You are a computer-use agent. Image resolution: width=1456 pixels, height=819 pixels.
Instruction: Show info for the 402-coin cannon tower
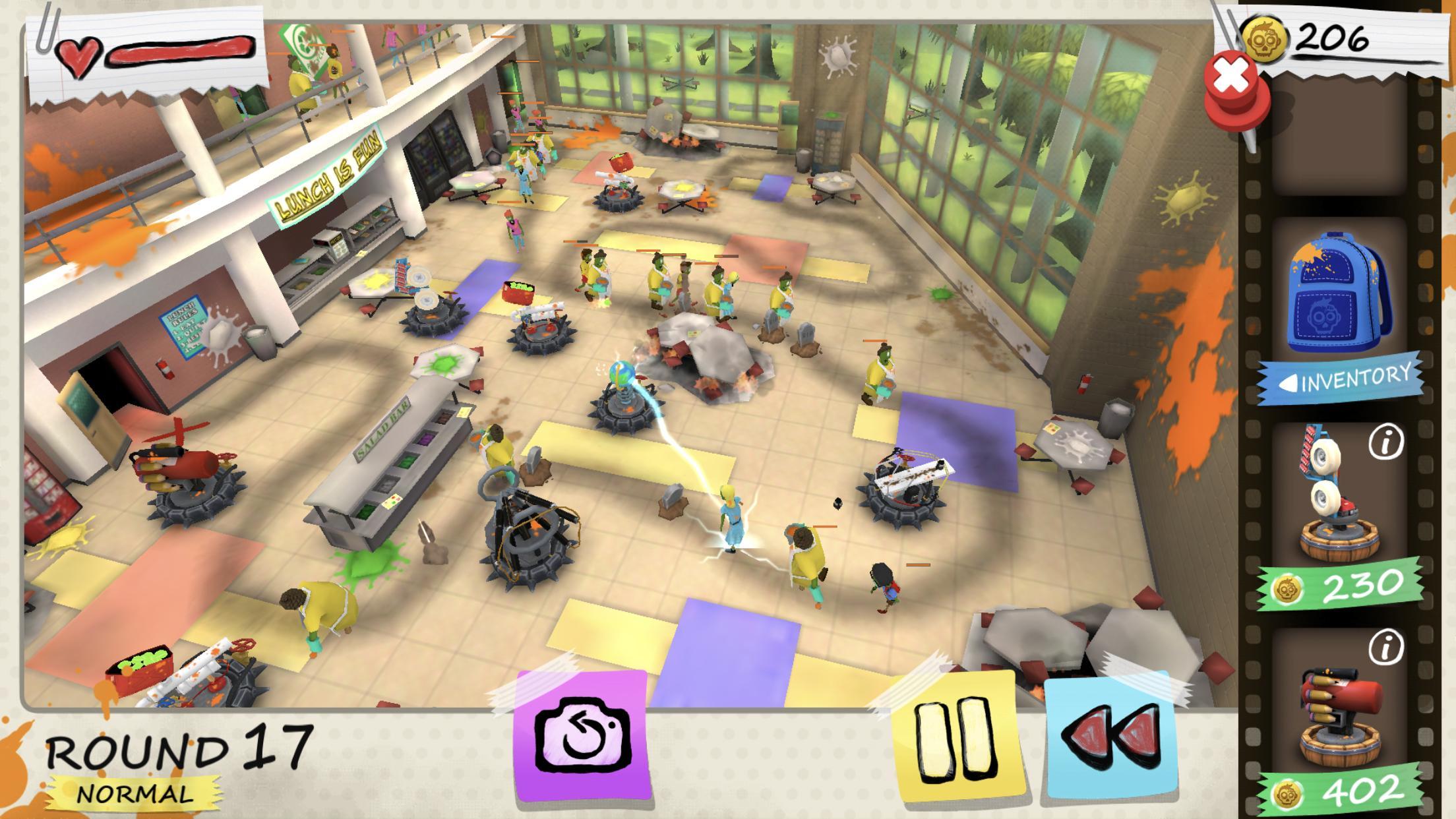click(1385, 650)
